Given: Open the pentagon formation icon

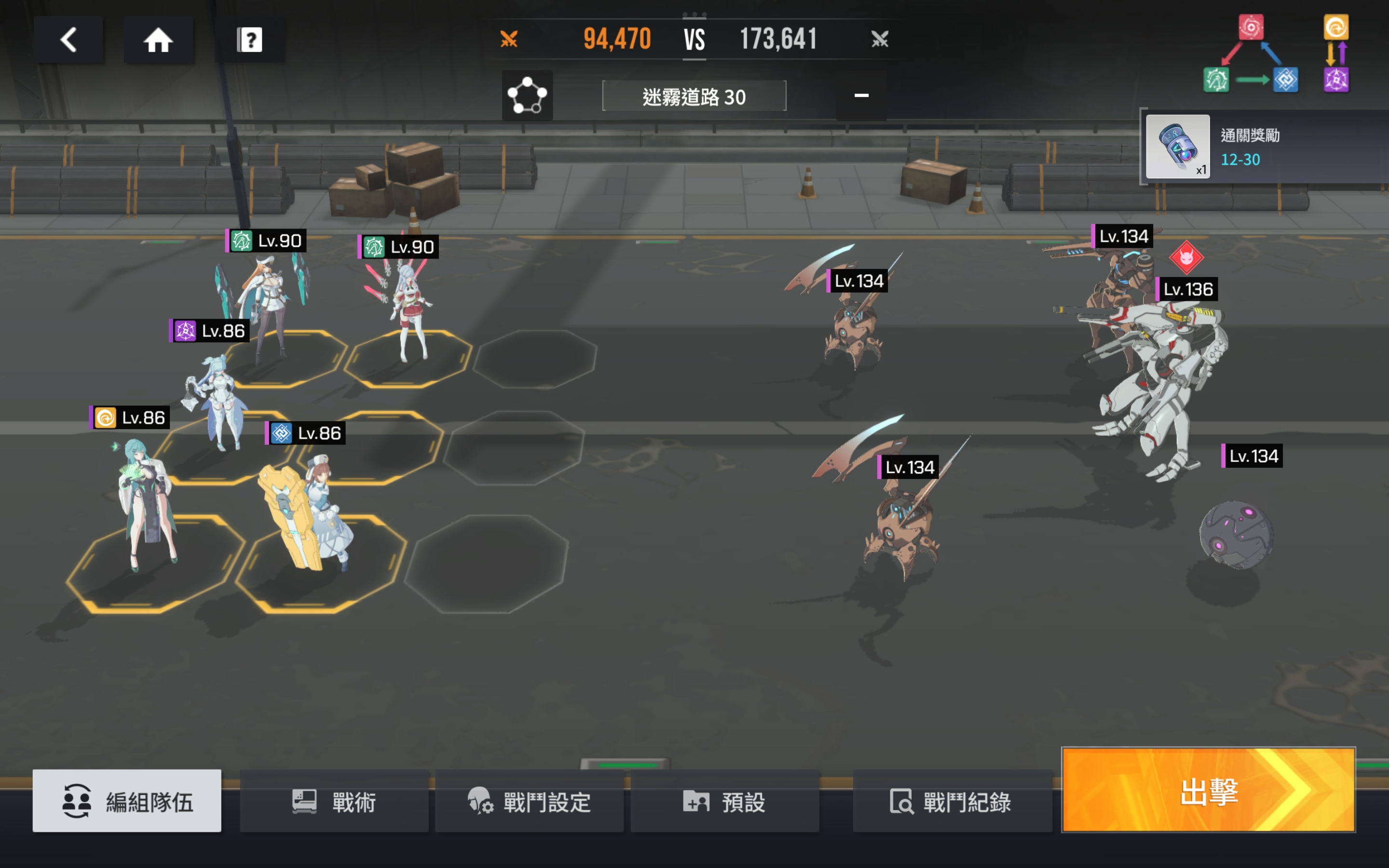Looking at the screenshot, I should pos(527,95).
